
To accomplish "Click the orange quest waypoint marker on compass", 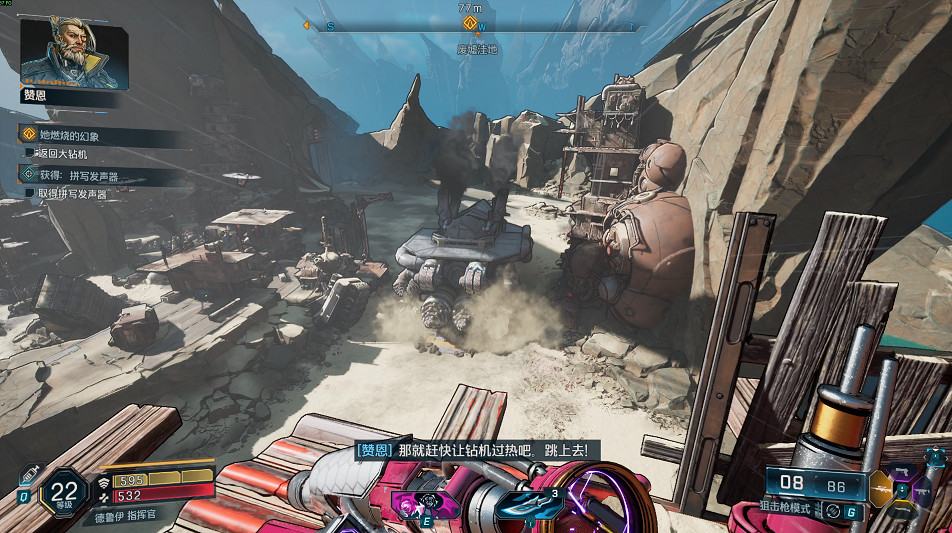I will 470,24.
